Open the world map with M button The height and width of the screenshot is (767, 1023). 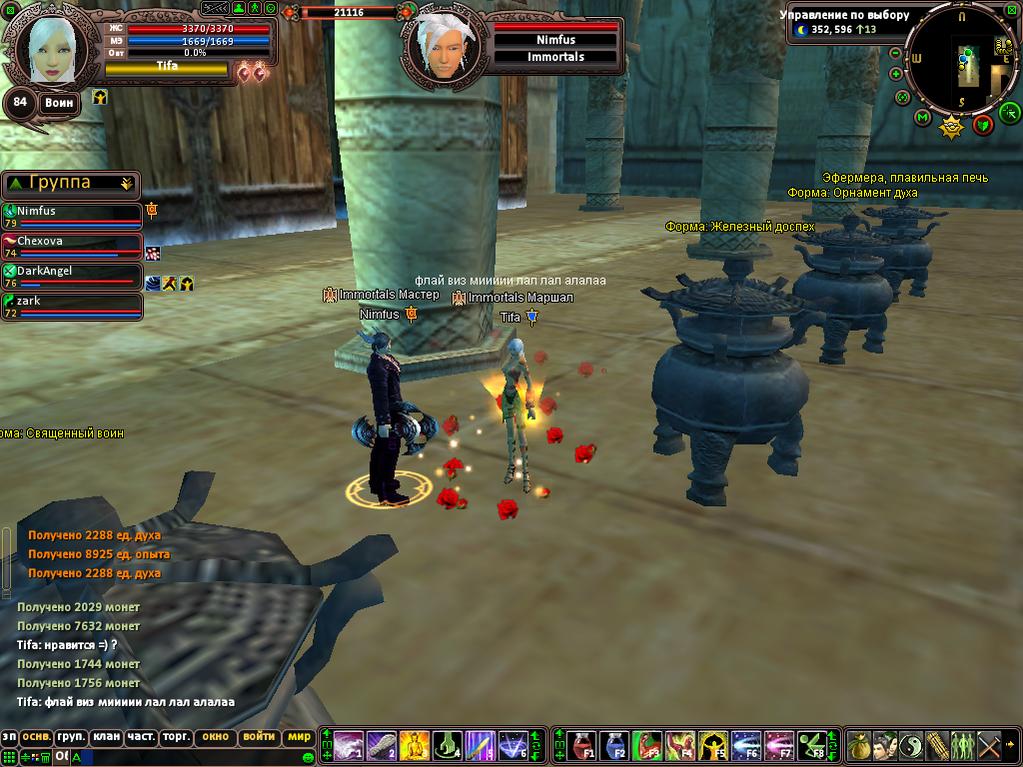click(x=922, y=118)
